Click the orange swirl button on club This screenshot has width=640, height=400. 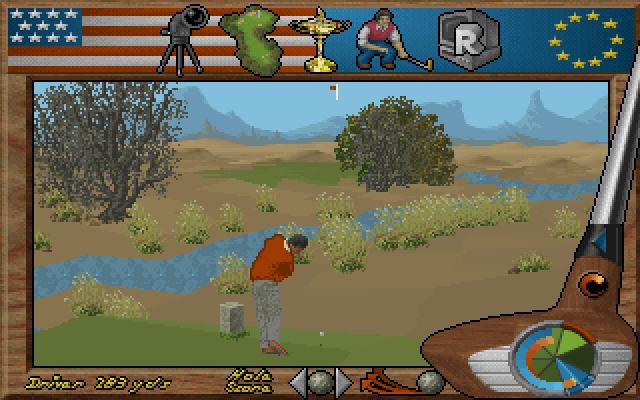click(x=594, y=287)
